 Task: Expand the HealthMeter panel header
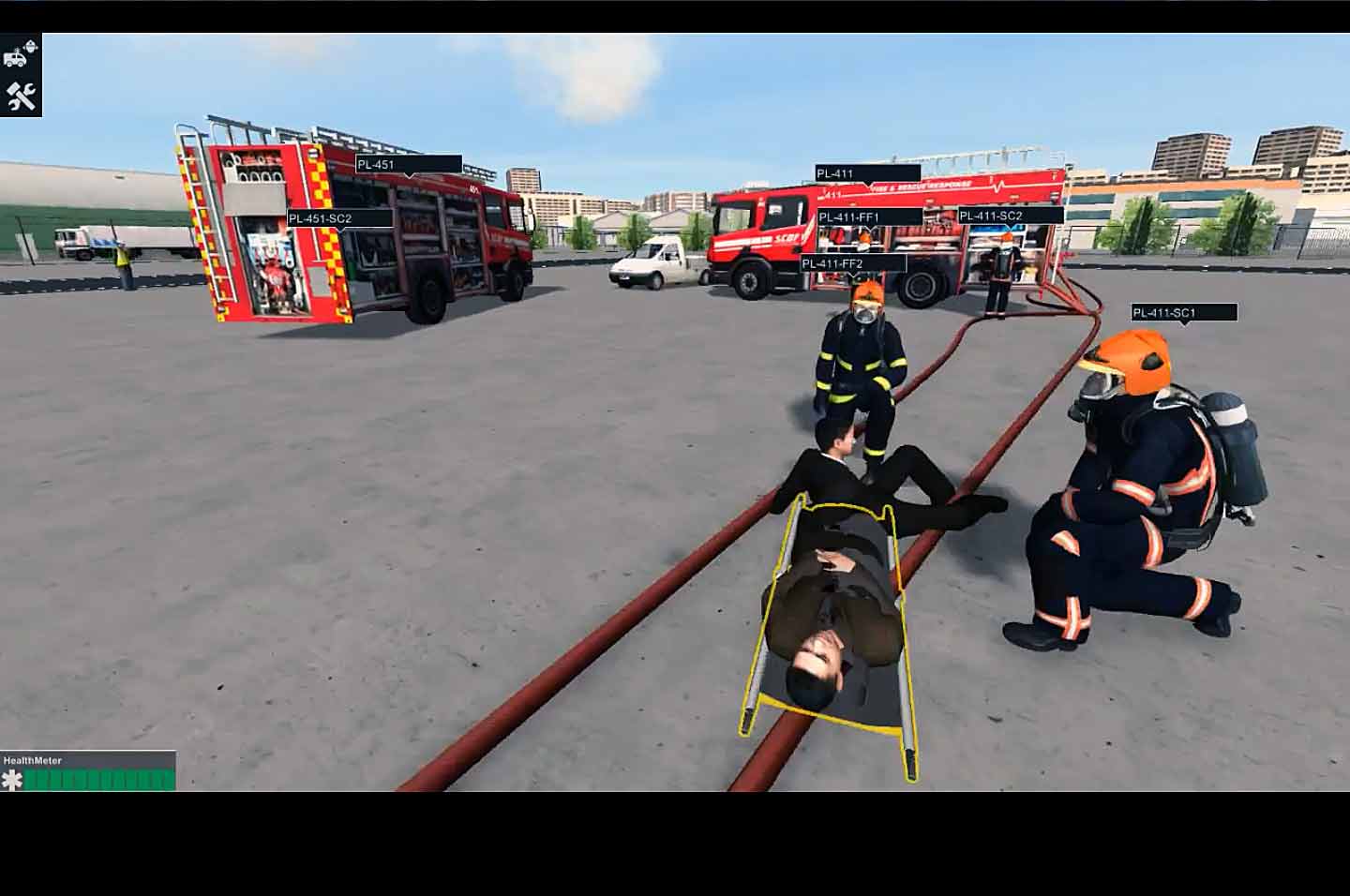33,760
